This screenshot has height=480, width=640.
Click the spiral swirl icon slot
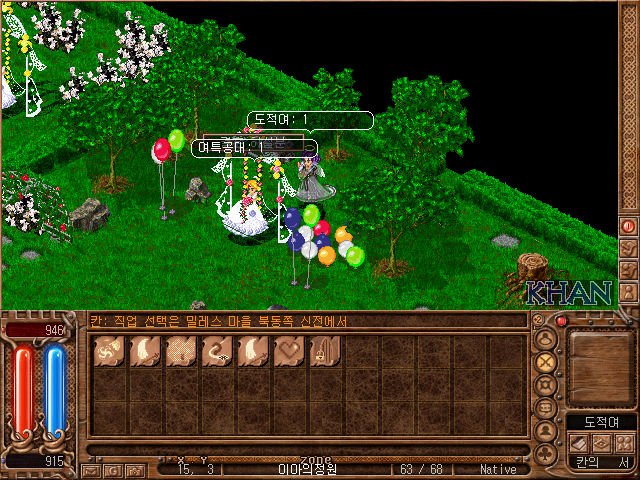(x=109, y=351)
